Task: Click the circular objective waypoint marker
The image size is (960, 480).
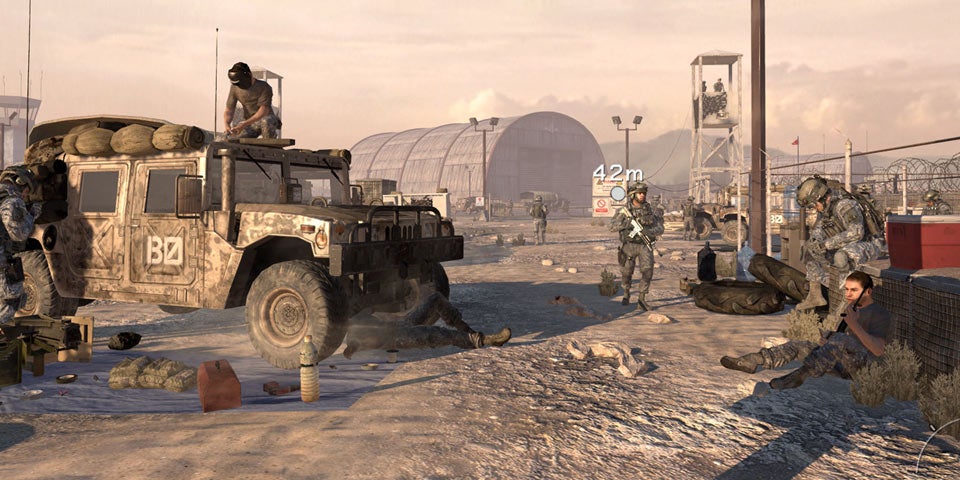Action: coord(618,193)
